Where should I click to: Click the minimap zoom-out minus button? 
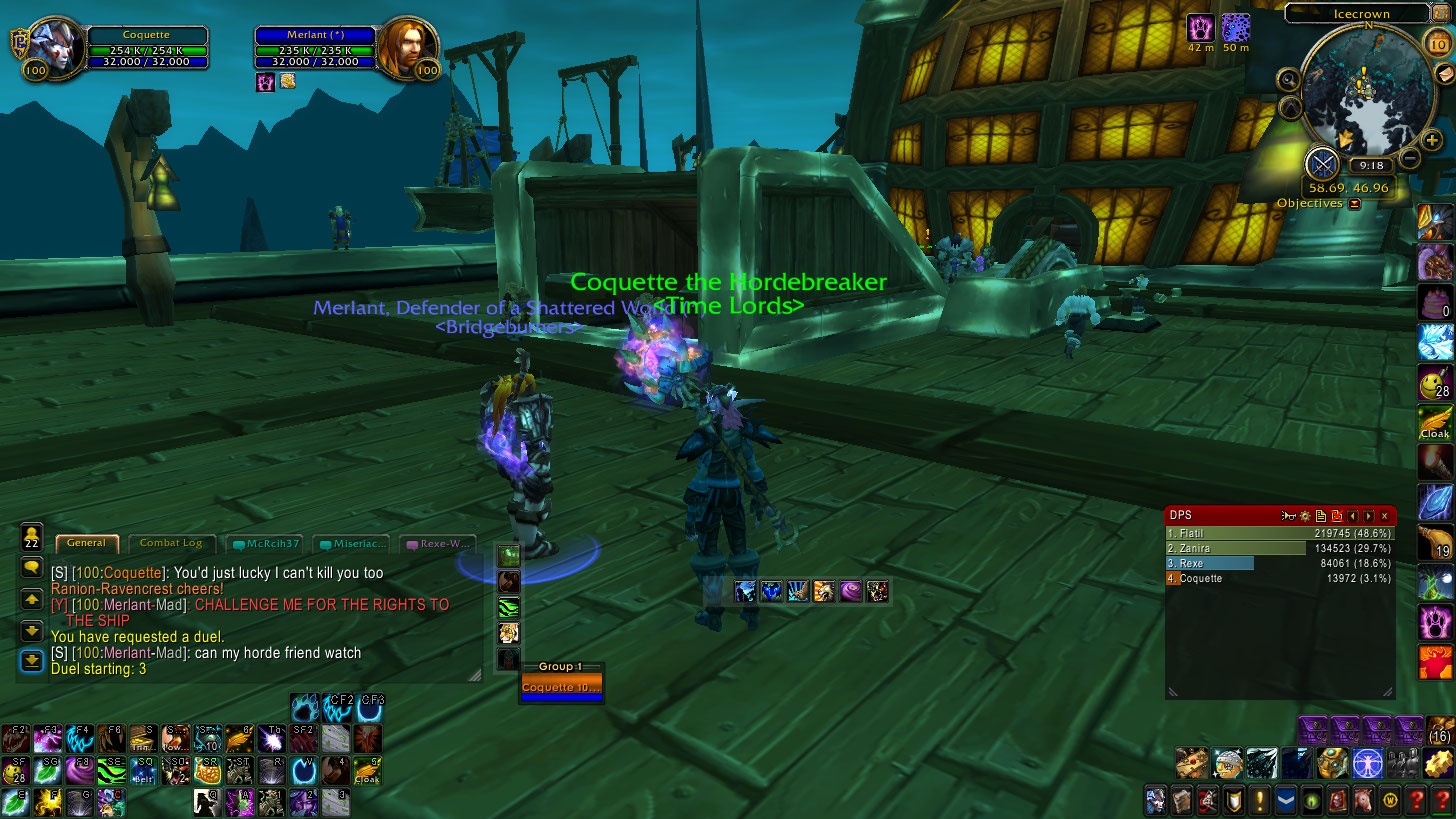click(x=1410, y=158)
